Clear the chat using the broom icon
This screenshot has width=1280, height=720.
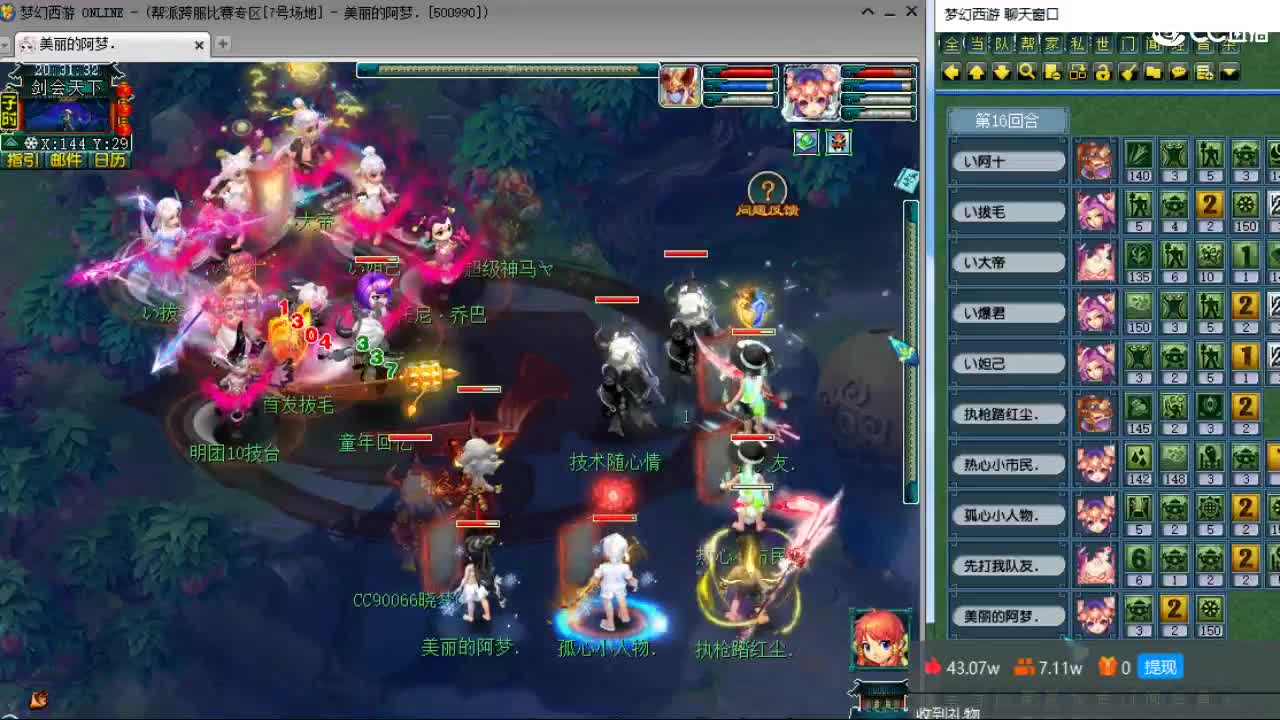coord(1127,72)
